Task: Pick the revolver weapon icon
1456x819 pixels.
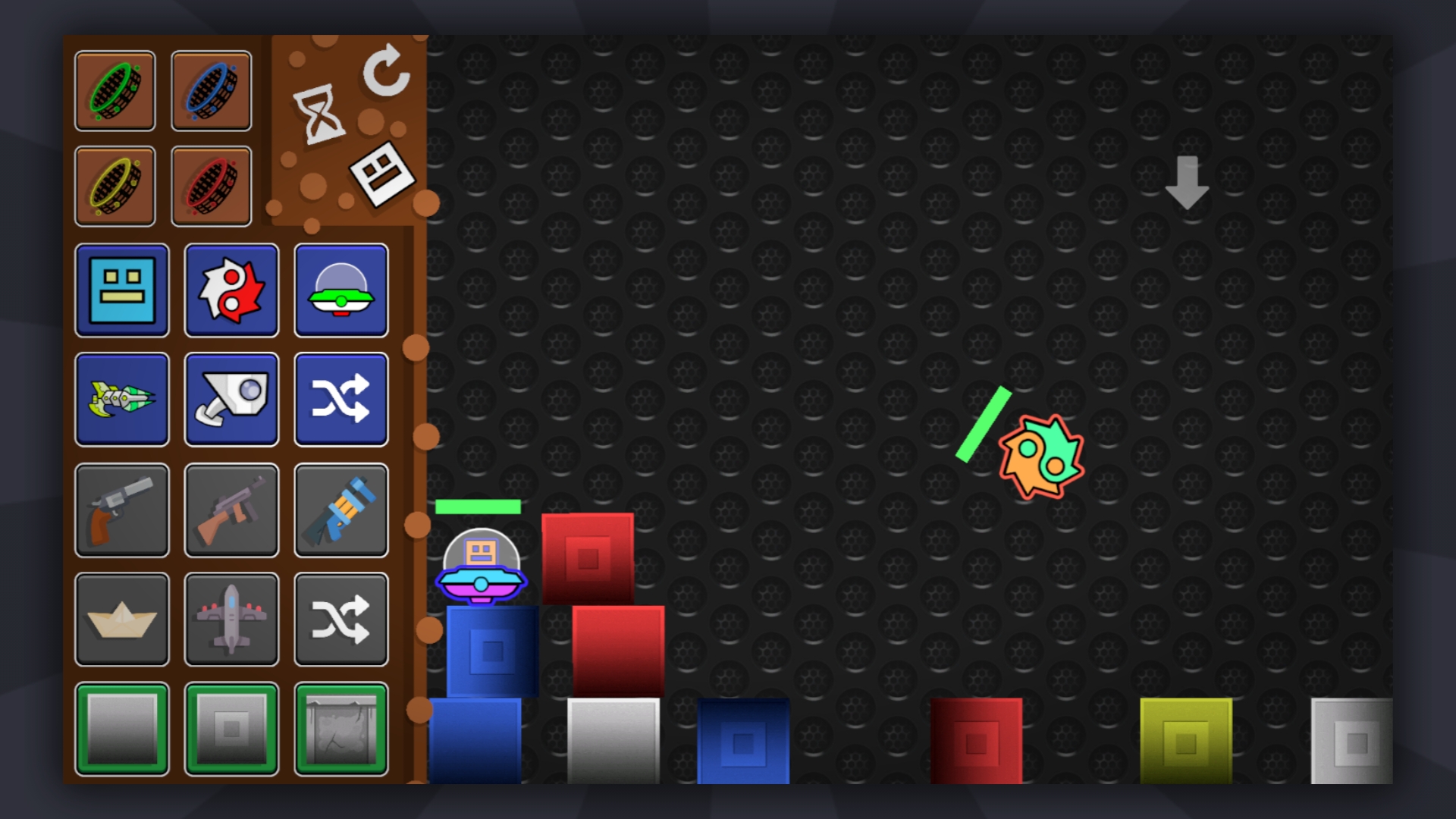Action: (x=121, y=510)
